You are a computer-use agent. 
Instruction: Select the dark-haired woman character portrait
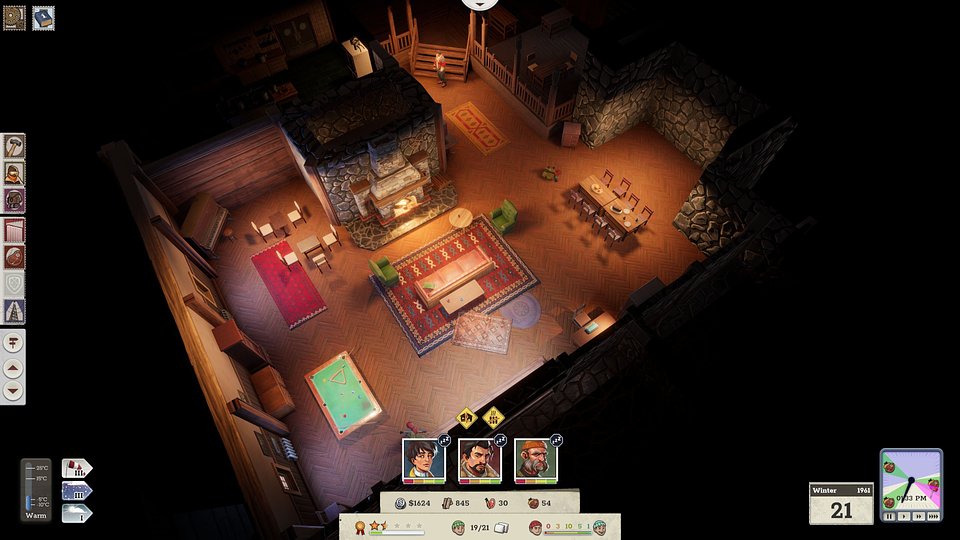click(423, 459)
